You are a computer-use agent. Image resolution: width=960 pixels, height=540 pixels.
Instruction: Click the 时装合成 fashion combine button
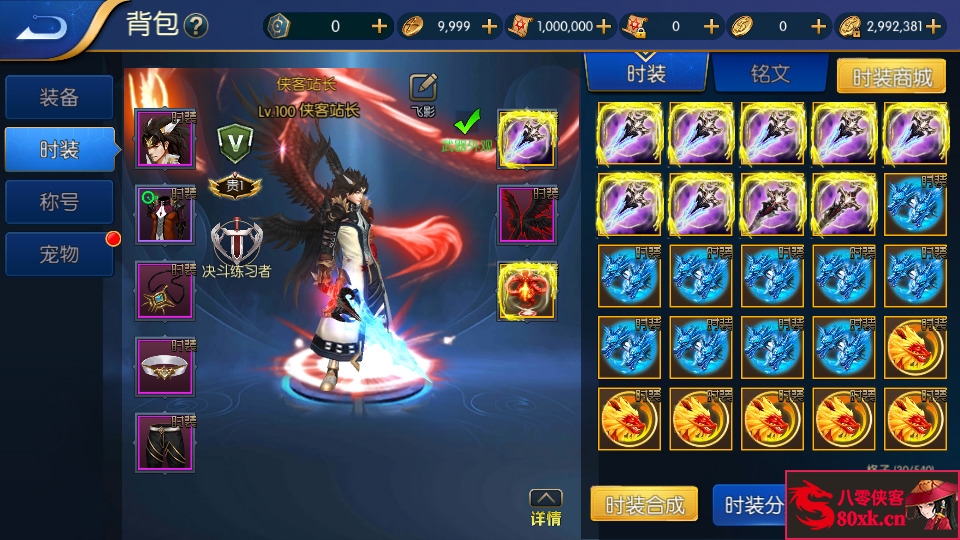pyautogui.click(x=646, y=504)
